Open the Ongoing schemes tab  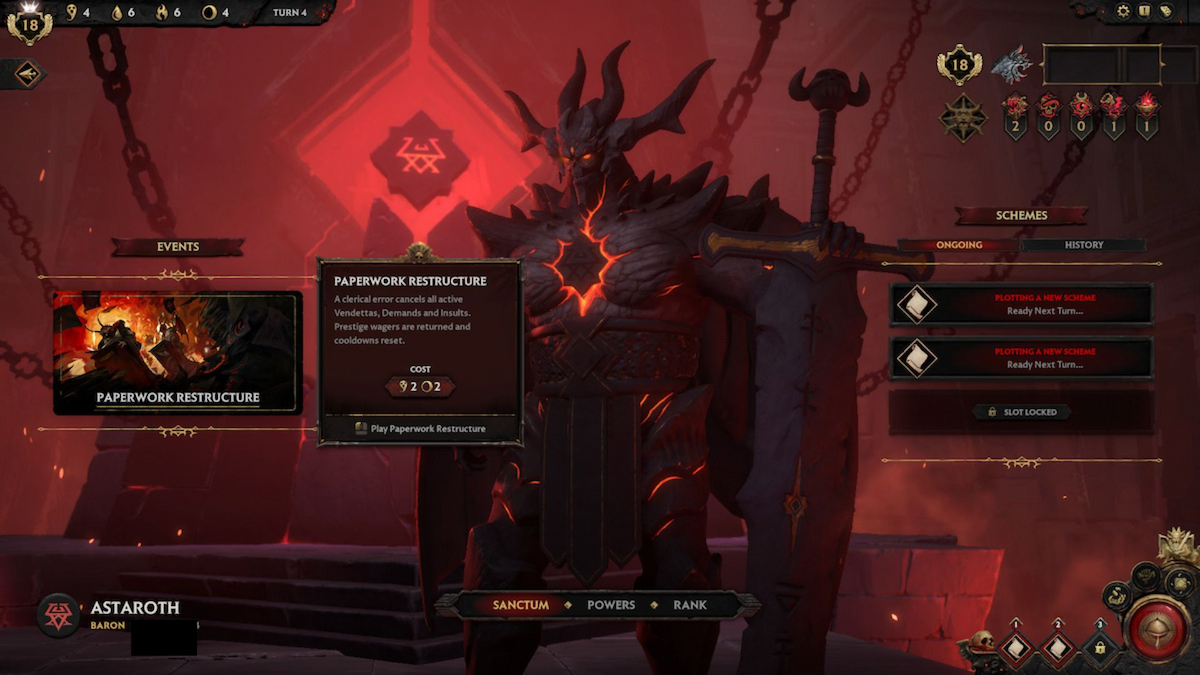tap(958, 245)
